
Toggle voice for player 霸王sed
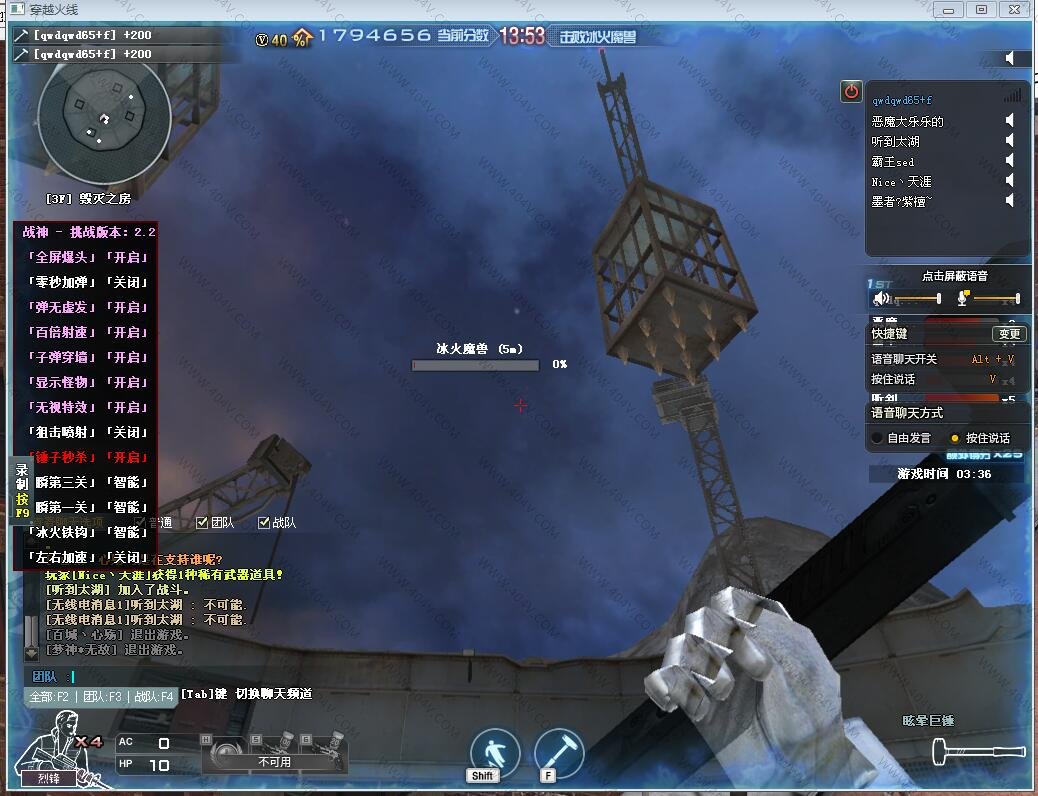coord(1010,161)
